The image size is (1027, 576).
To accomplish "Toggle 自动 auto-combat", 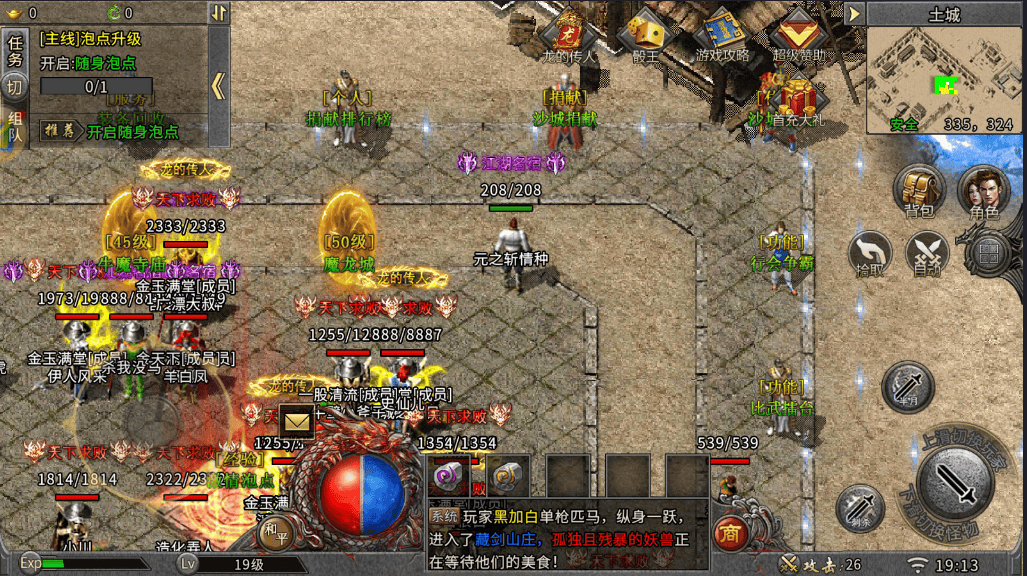I will 927,251.
